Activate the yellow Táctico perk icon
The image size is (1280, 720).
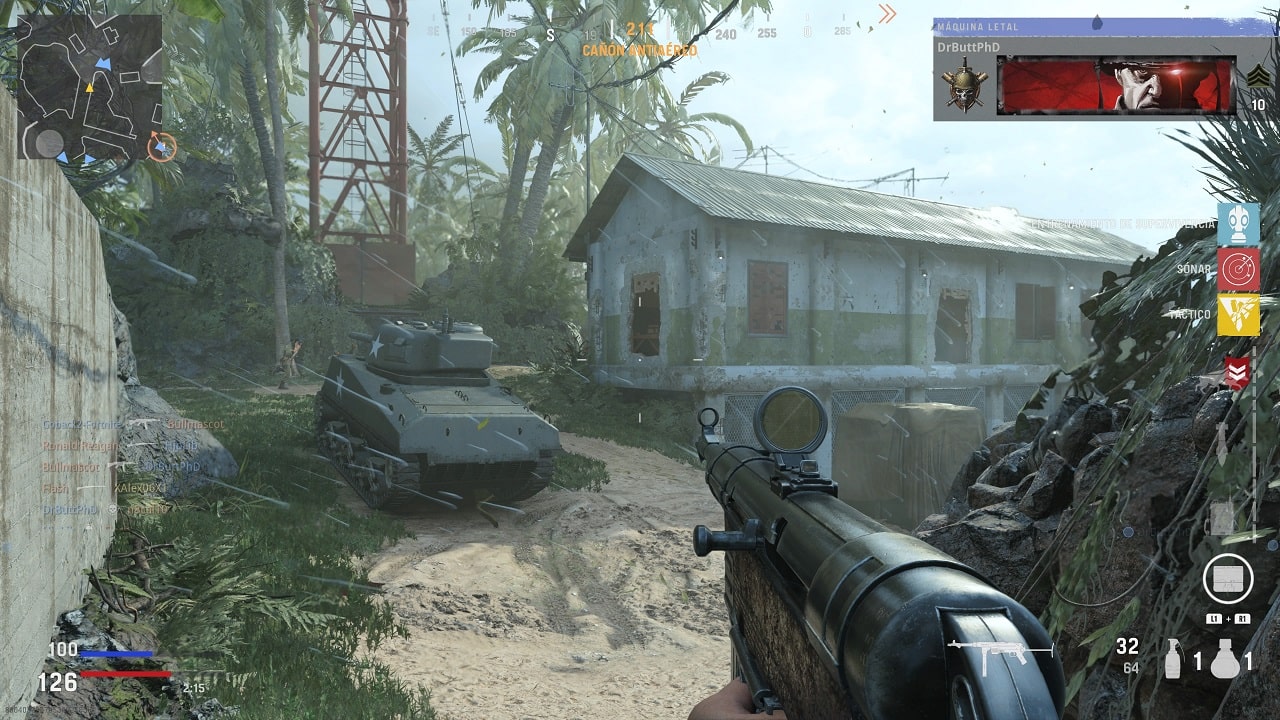pos(1238,315)
